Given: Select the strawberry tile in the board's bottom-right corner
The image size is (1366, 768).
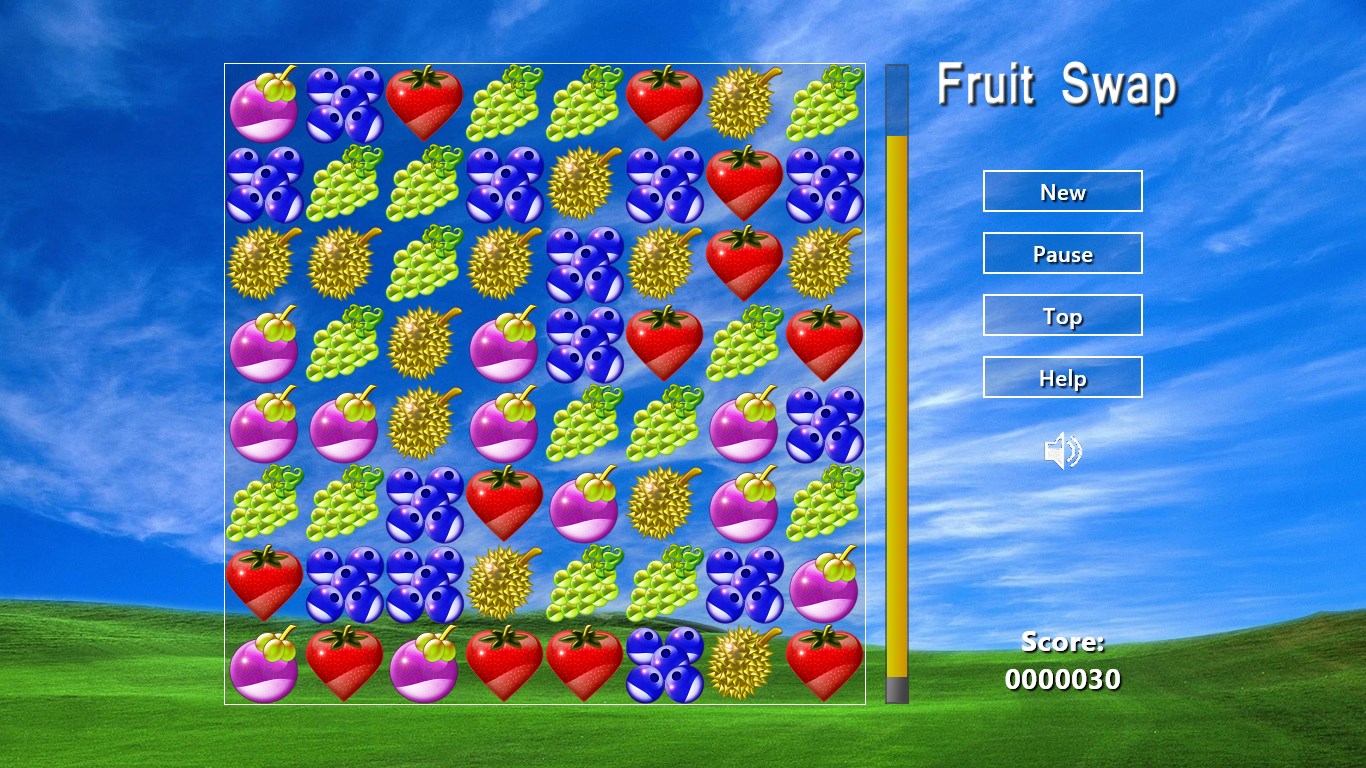Looking at the screenshot, I should tap(824, 663).
